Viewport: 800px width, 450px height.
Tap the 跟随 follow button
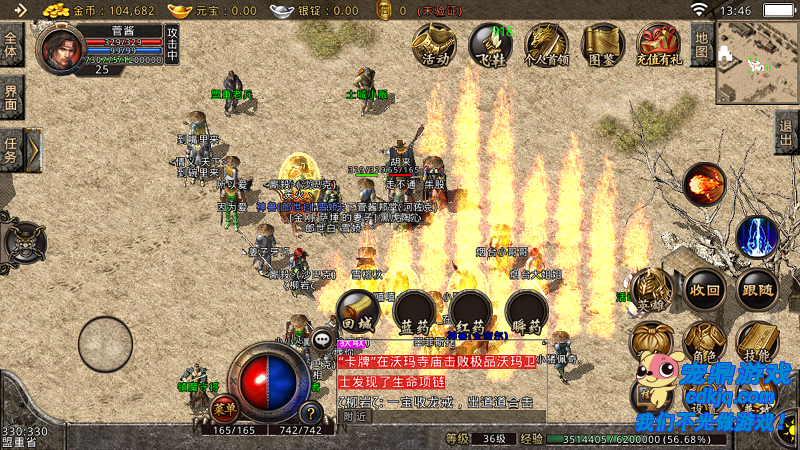(757, 290)
